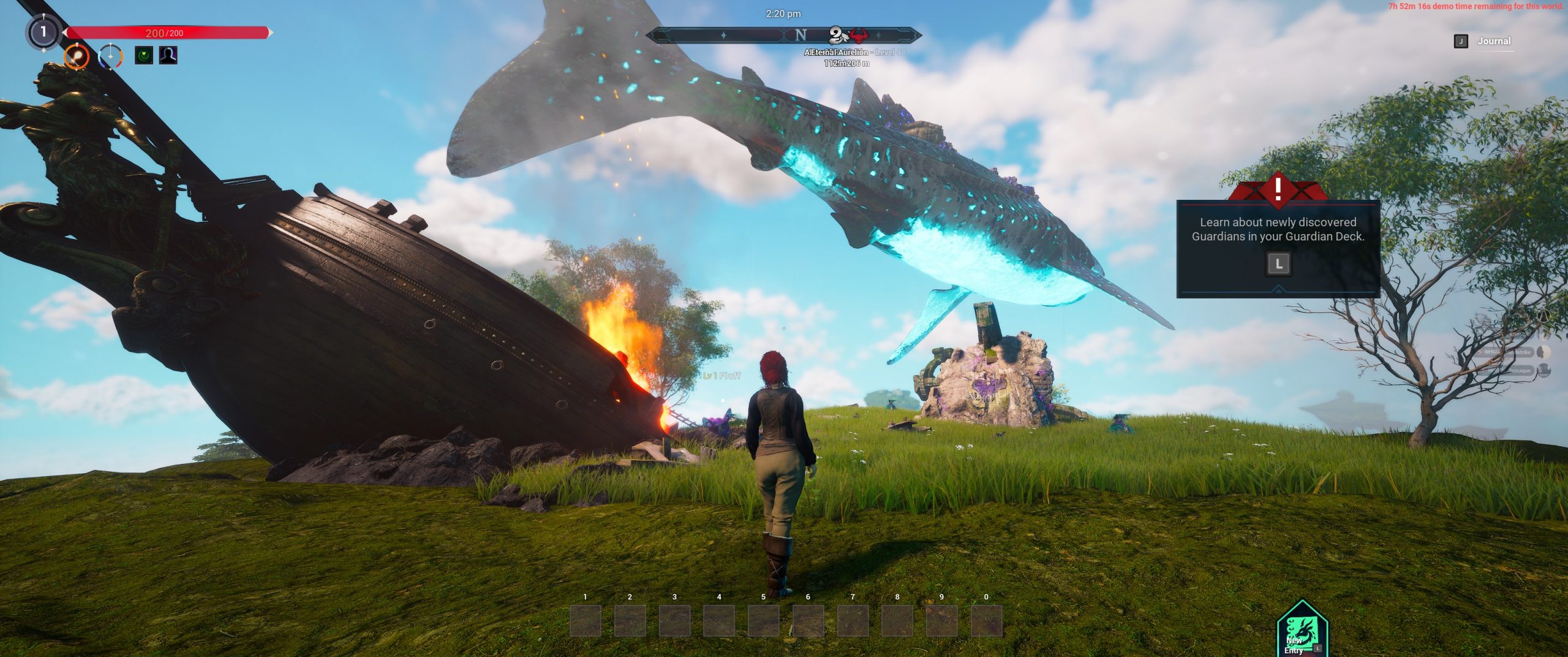The image size is (1568, 657).
Task: Select the red horned skull compass marker
Action: point(859,36)
